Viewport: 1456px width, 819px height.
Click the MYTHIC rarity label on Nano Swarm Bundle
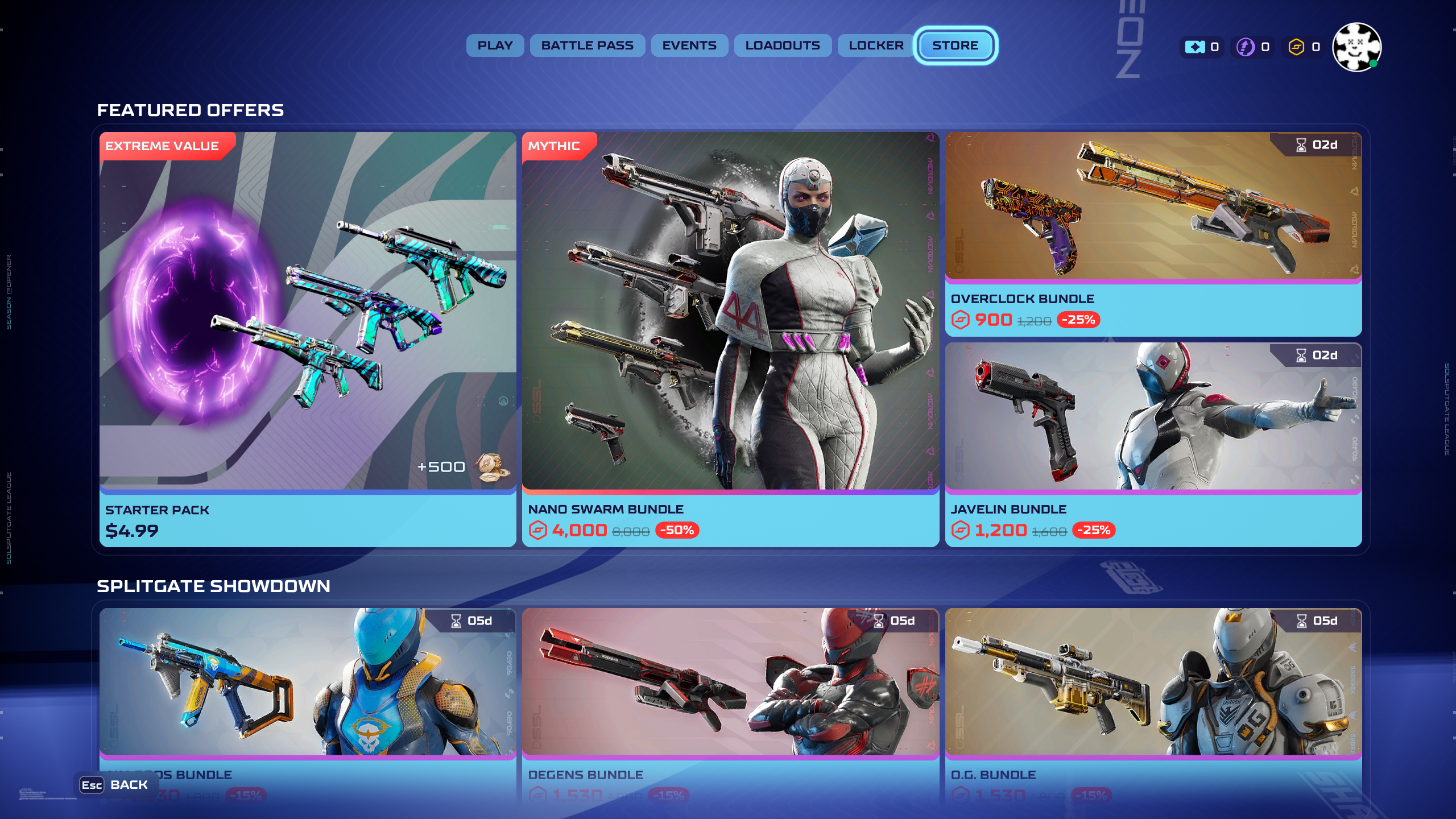[554, 146]
